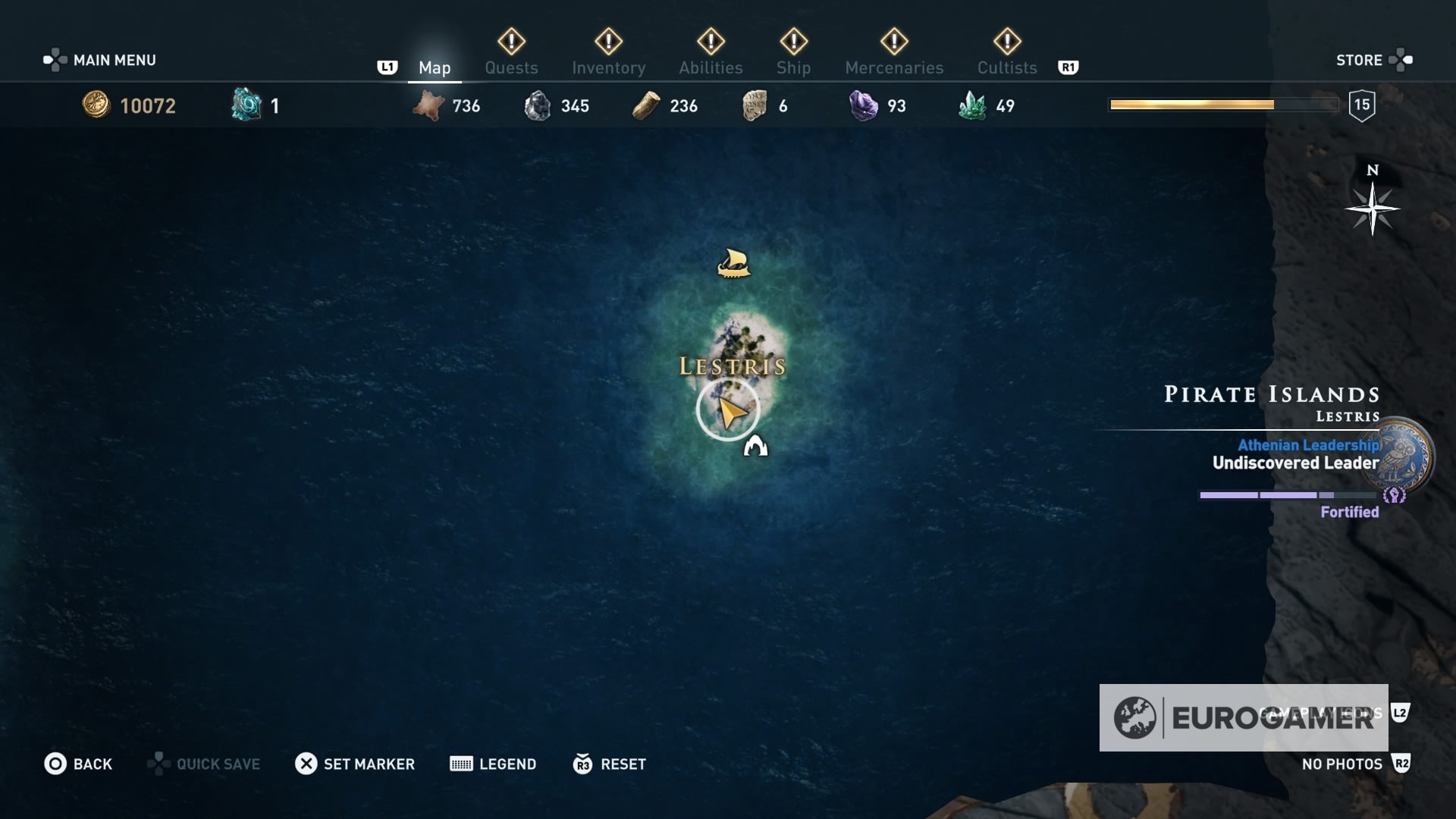This screenshot has width=1456, height=819.
Task: Select the wood resource icon
Action: point(645,105)
